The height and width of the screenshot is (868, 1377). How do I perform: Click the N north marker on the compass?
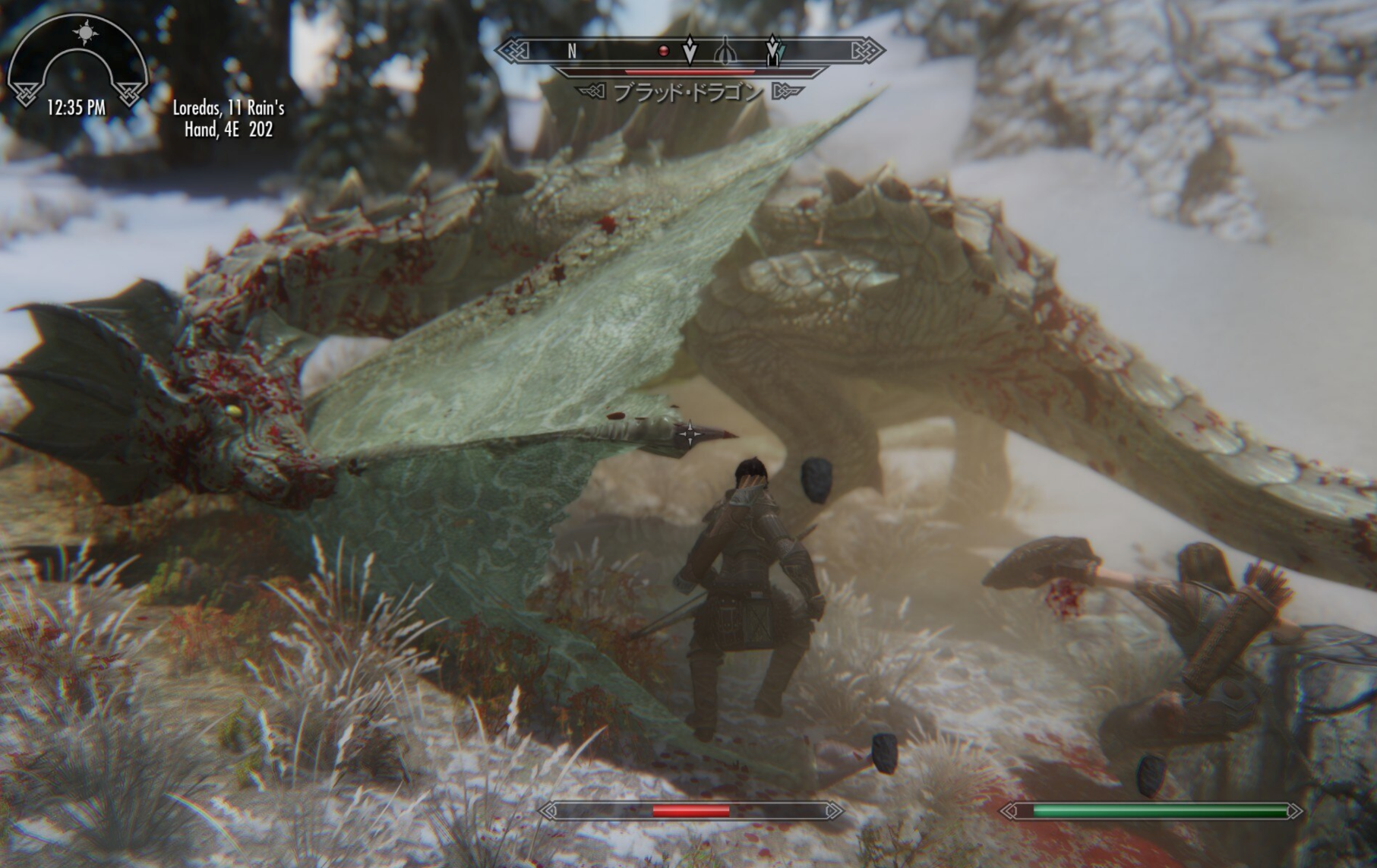pyautogui.click(x=572, y=51)
